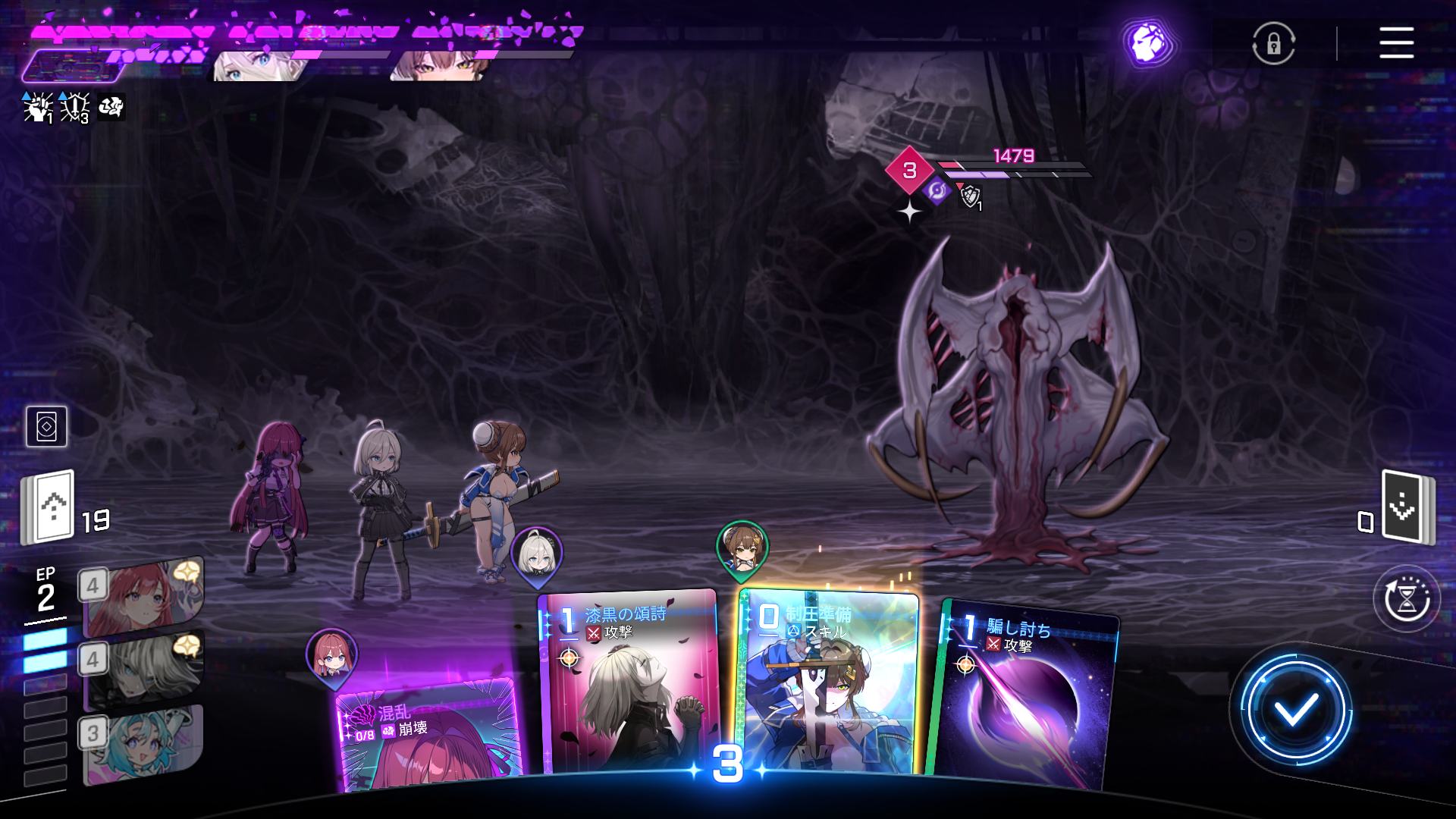Open the card viewer icon above deck
Image resolution: width=1456 pixels, height=819 pixels.
pos(46,426)
